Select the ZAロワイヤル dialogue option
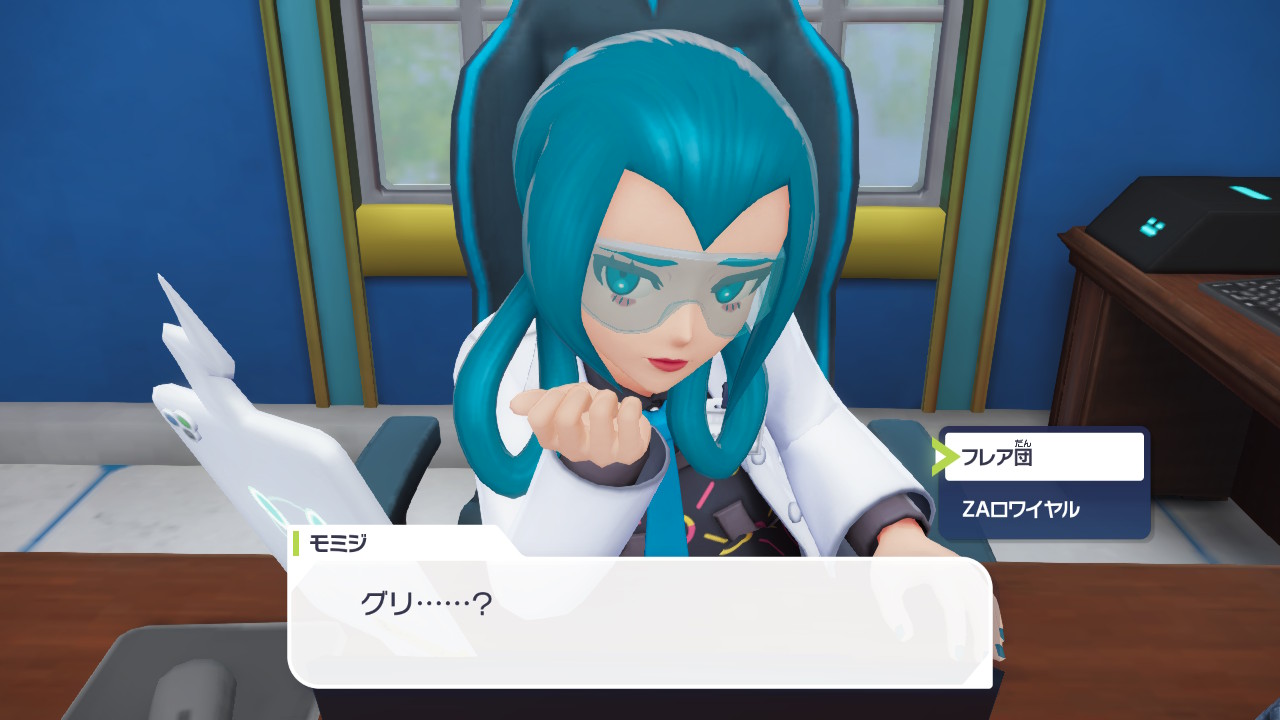This screenshot has width=1280, height=720. tap(1043, 509)
